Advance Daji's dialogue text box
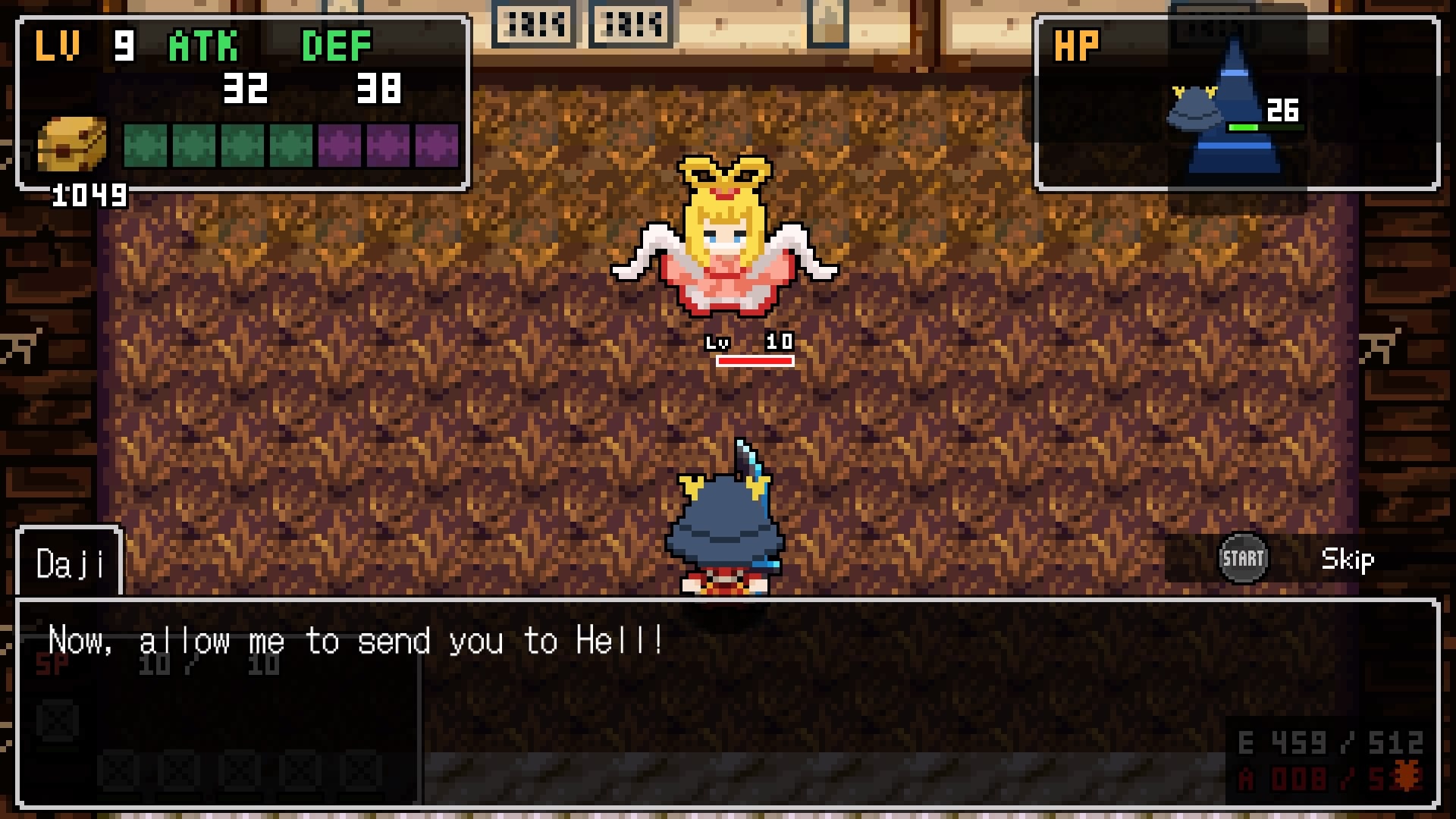1456x819 pixels. pos(726,702)
